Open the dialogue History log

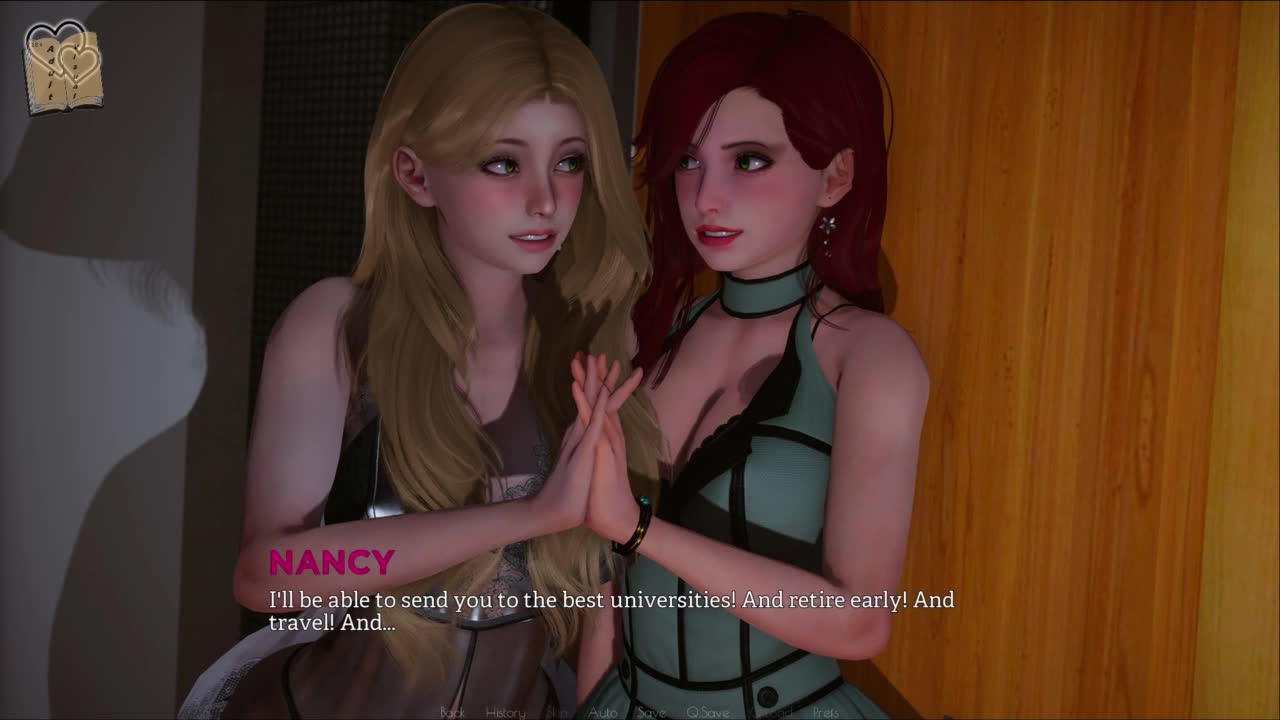pos(505,712)
